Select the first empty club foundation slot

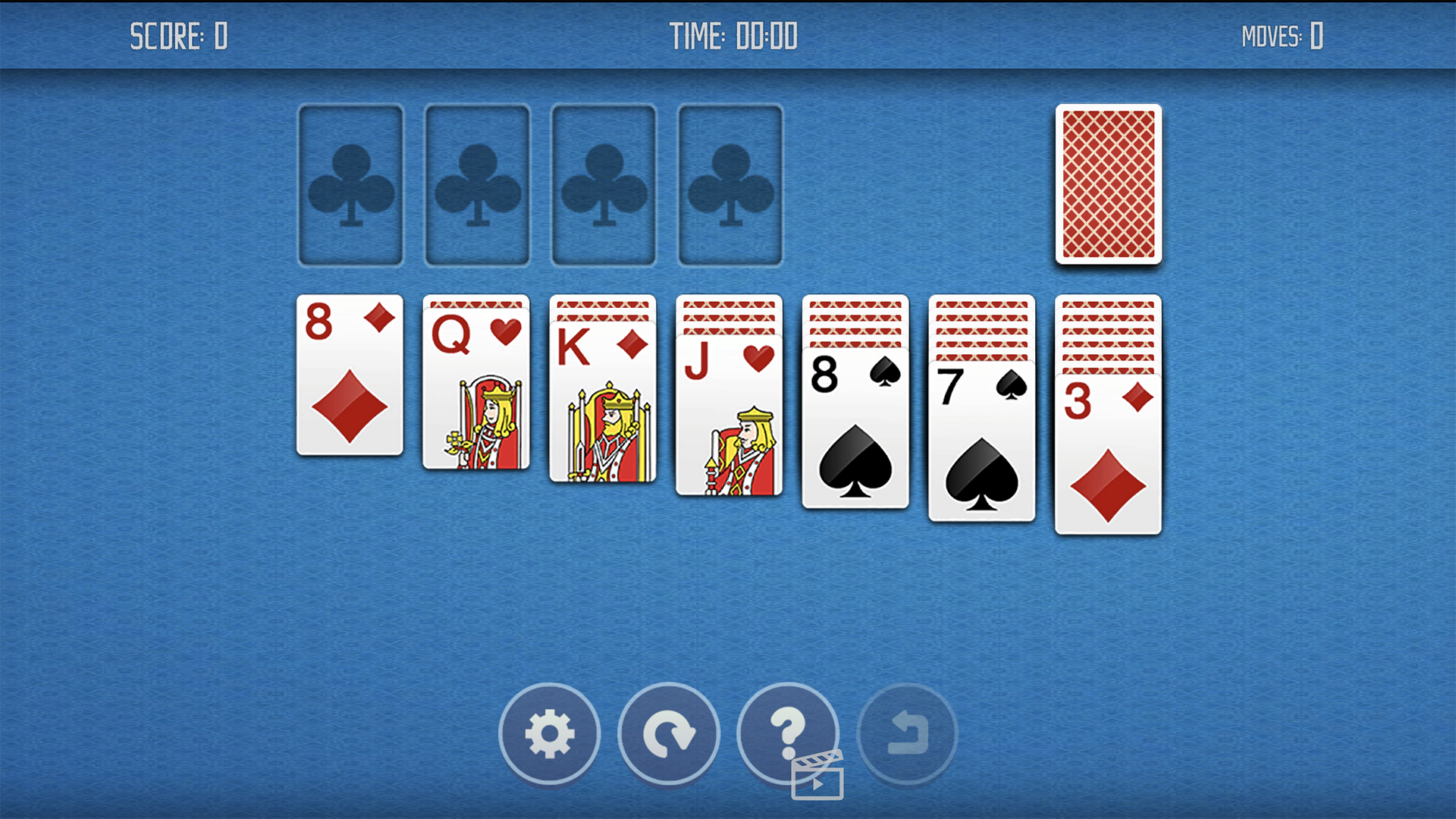(351, 184)
